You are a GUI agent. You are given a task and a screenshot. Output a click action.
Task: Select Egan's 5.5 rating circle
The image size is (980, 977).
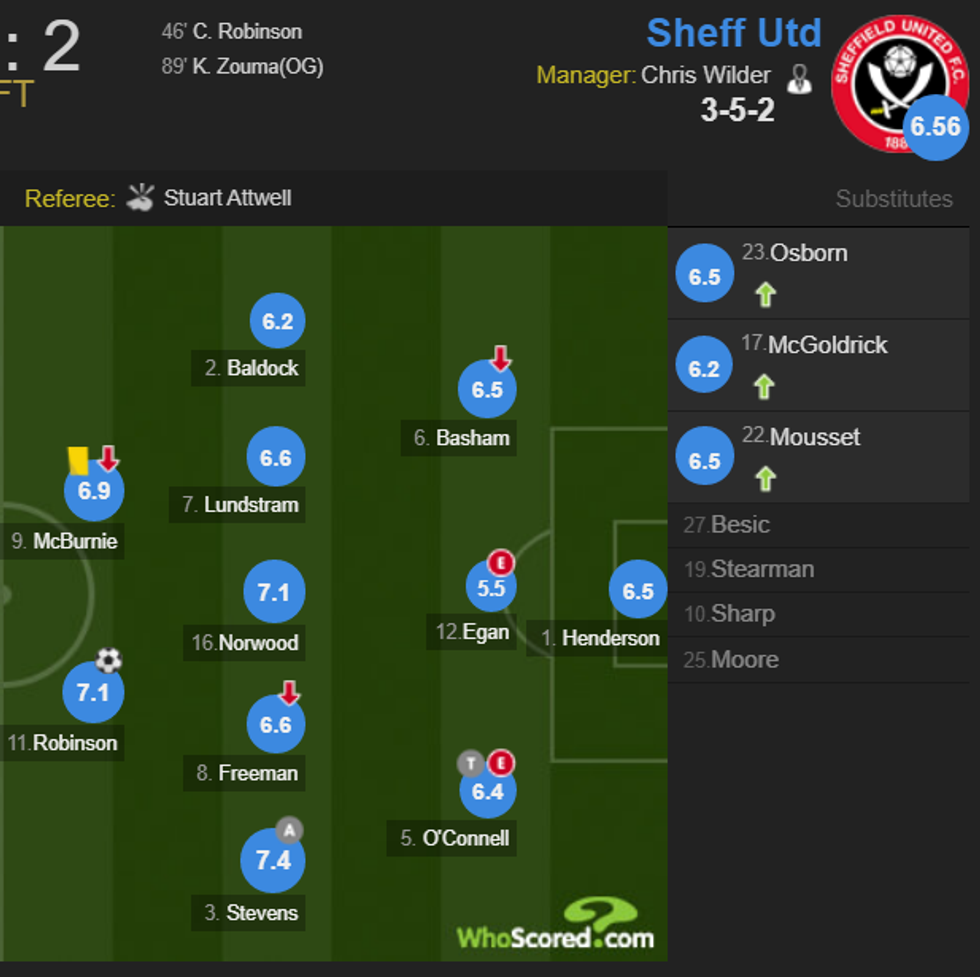[491, 588]
